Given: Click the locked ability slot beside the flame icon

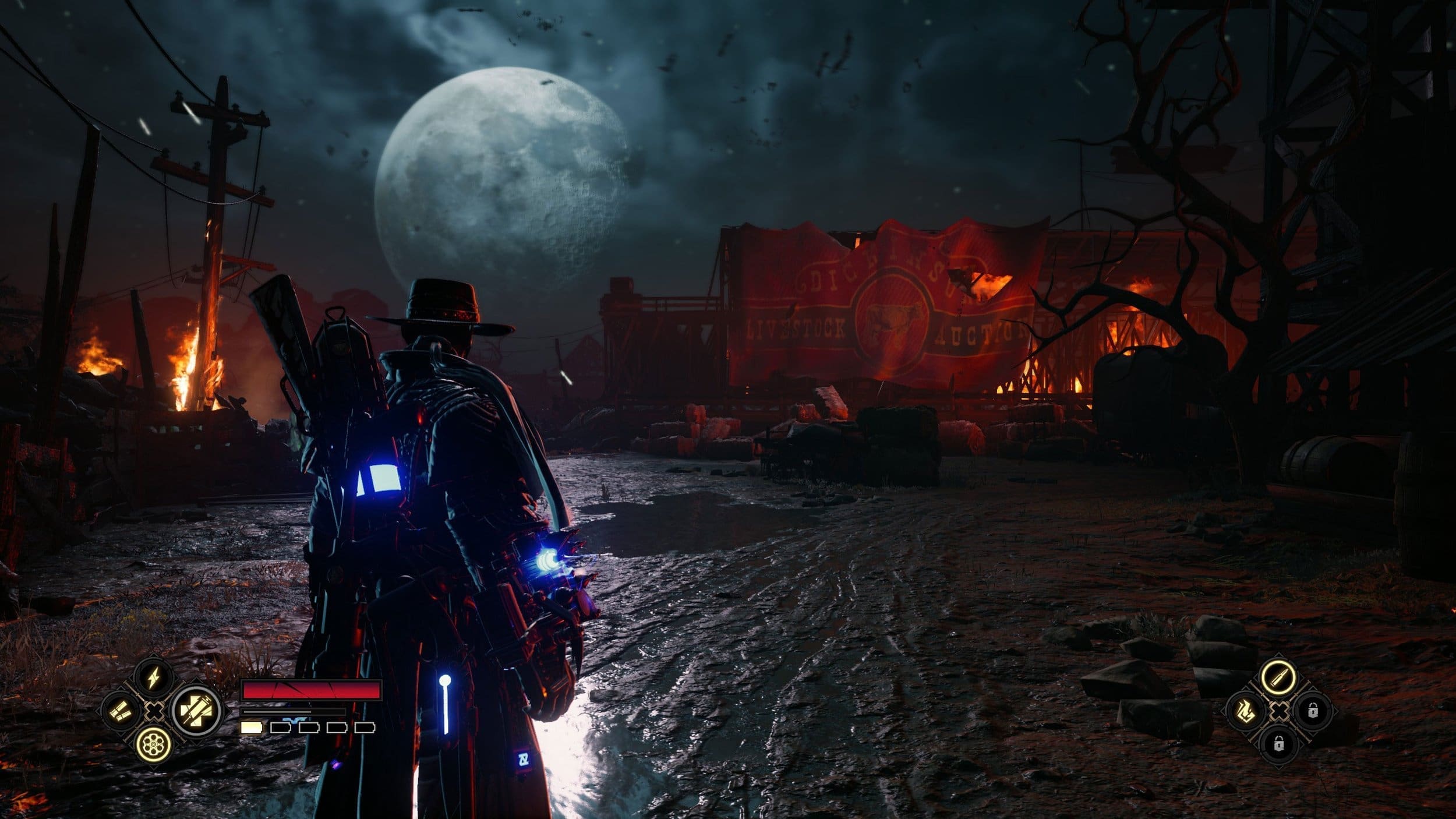Looking at the screenshot, I should pos(1312,711).
